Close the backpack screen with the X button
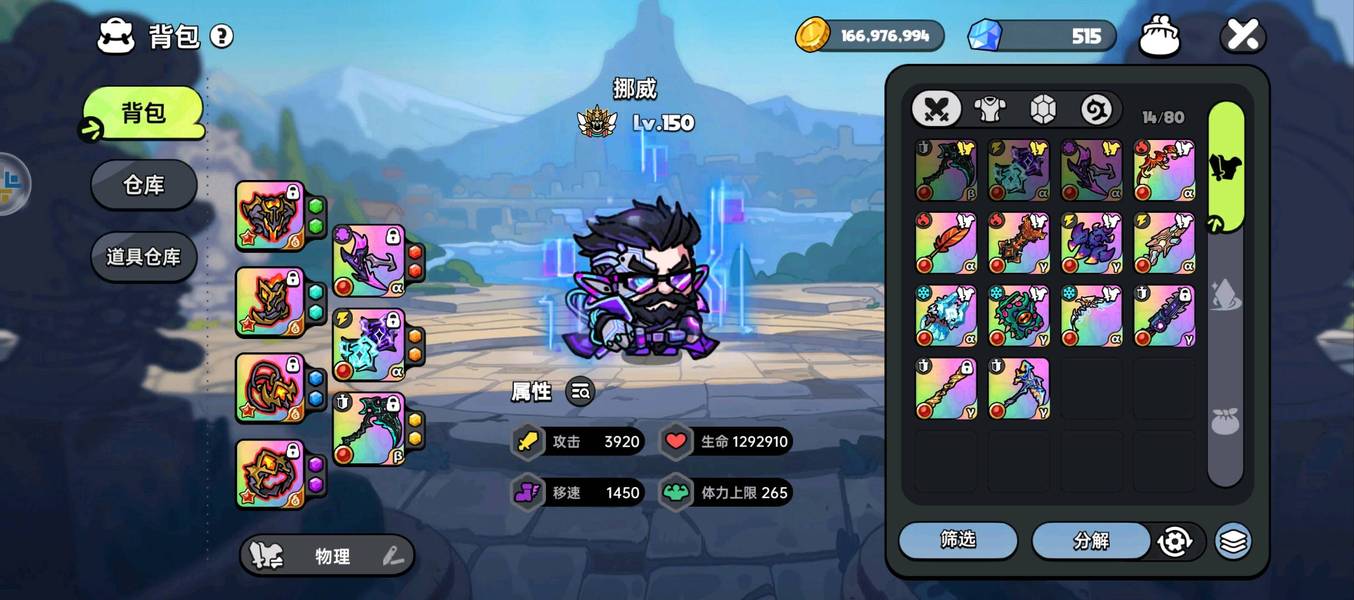1354x600 pixels. [x=1242, y=36]
